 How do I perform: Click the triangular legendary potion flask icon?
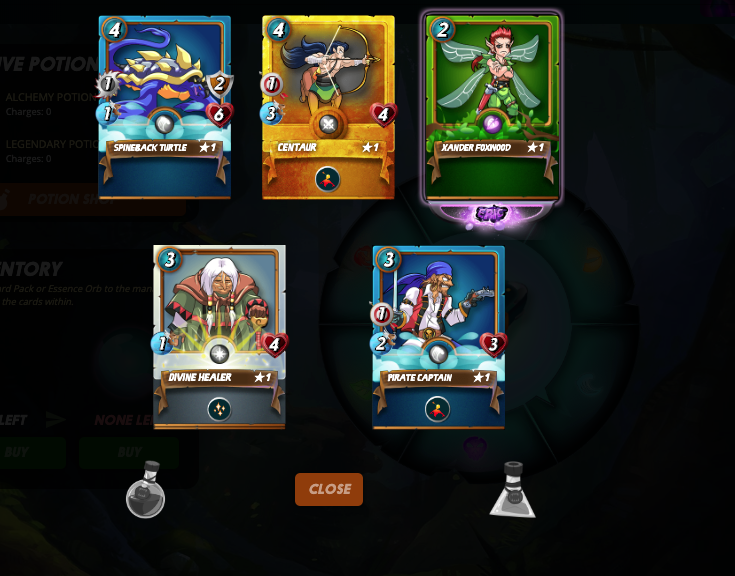point(513,490)
